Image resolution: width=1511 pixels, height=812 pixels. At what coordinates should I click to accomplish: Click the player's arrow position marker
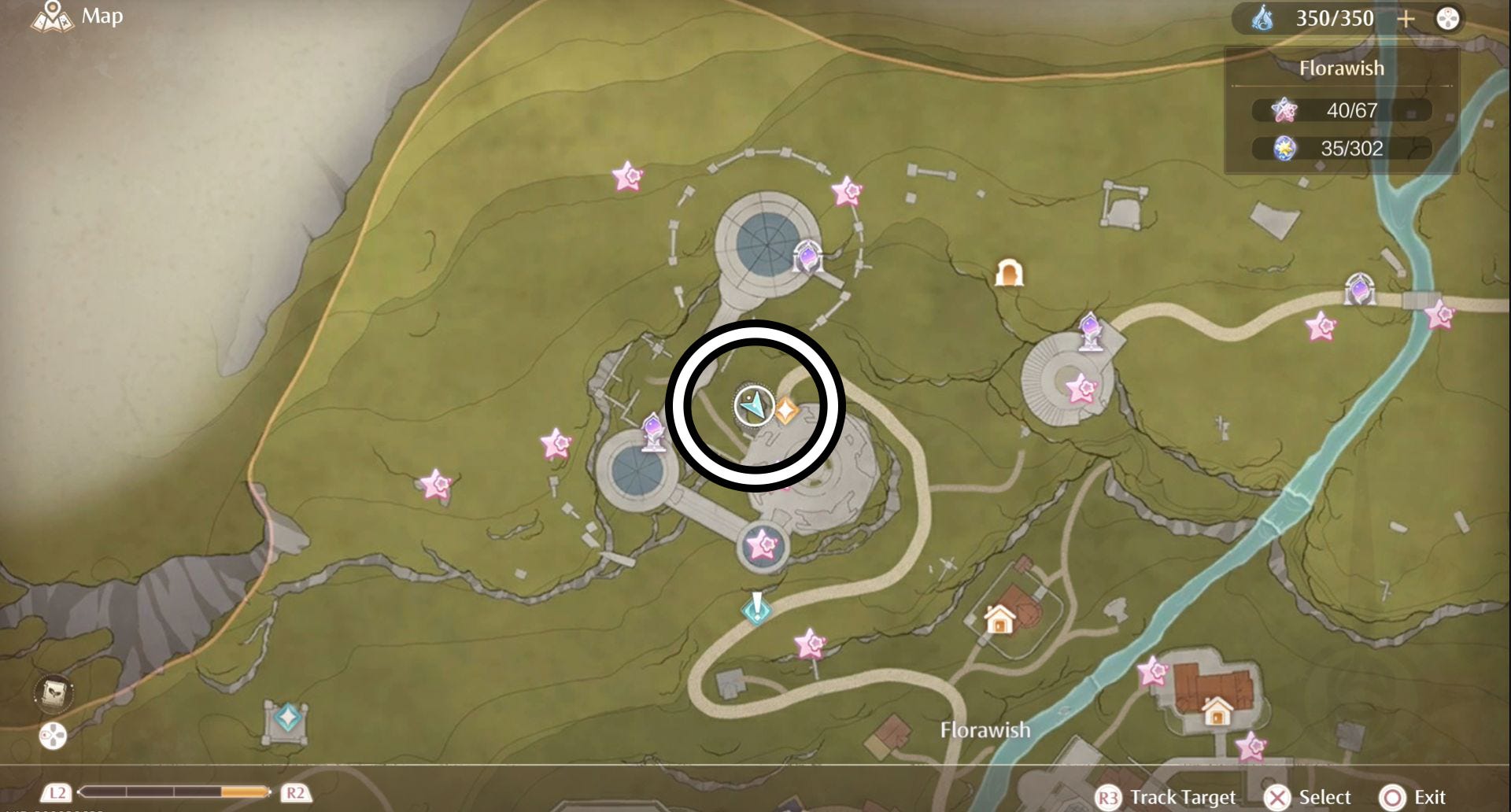[754, 406]
